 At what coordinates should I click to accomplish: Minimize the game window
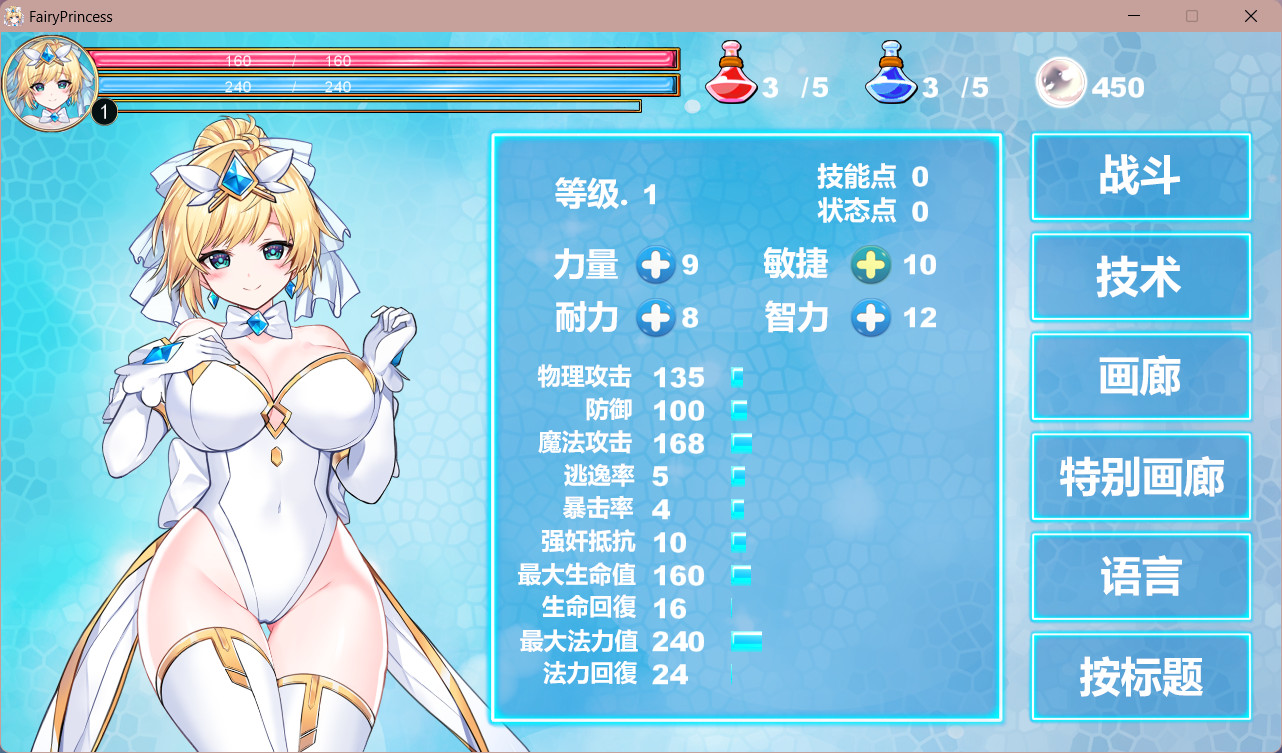pos(1133,16)
